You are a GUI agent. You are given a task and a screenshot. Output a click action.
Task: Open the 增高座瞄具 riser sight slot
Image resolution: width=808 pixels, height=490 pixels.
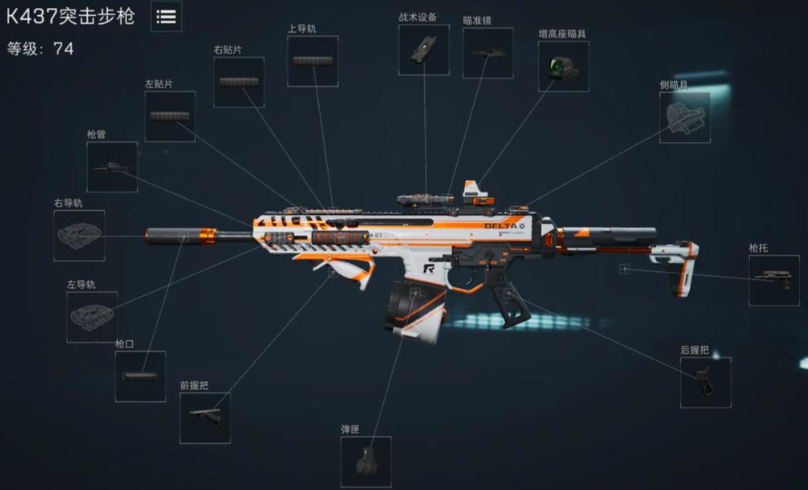pyautogui.click(x=563, y=67)
